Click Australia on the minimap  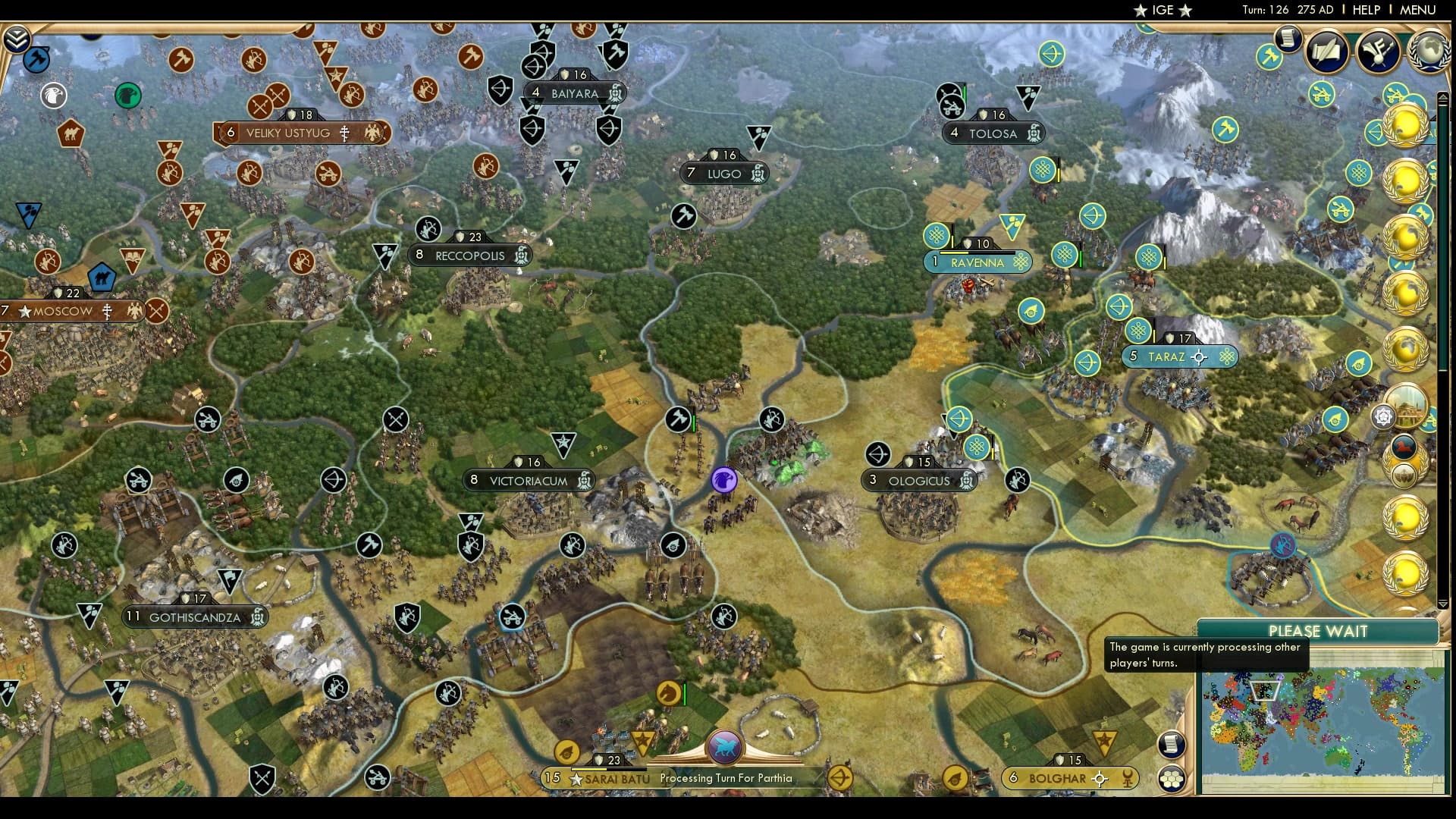pyautogui.click(x=1341, y=758)
